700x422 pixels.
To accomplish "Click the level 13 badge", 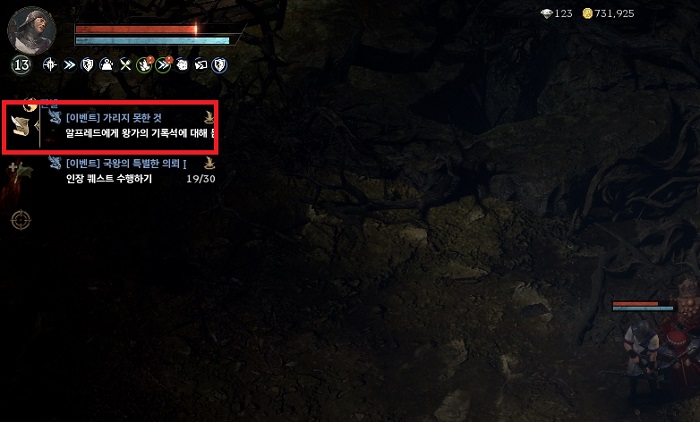I will [x=21, y=65].
